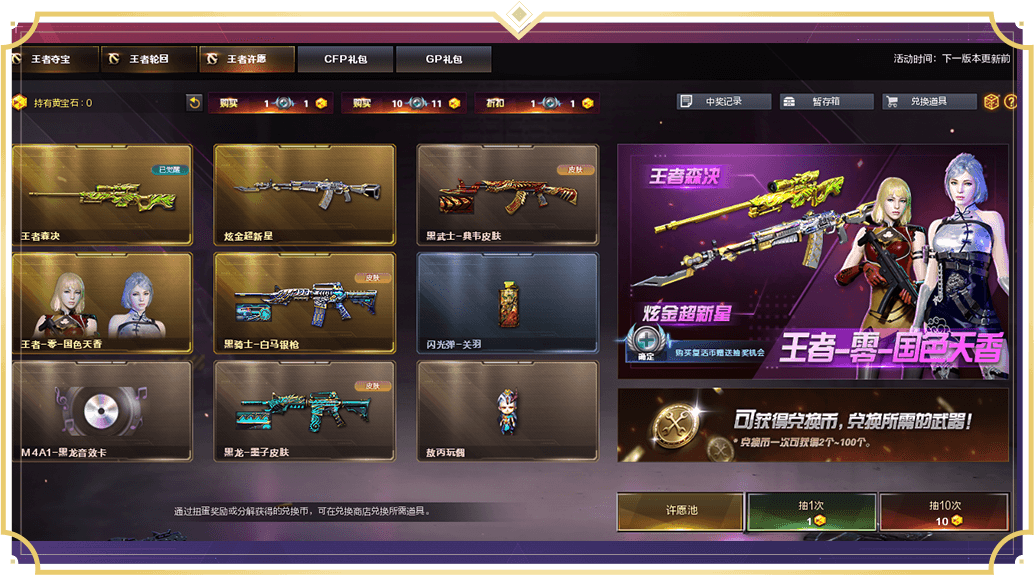Select the 王者许愿 tab

(x=246, y=59)
